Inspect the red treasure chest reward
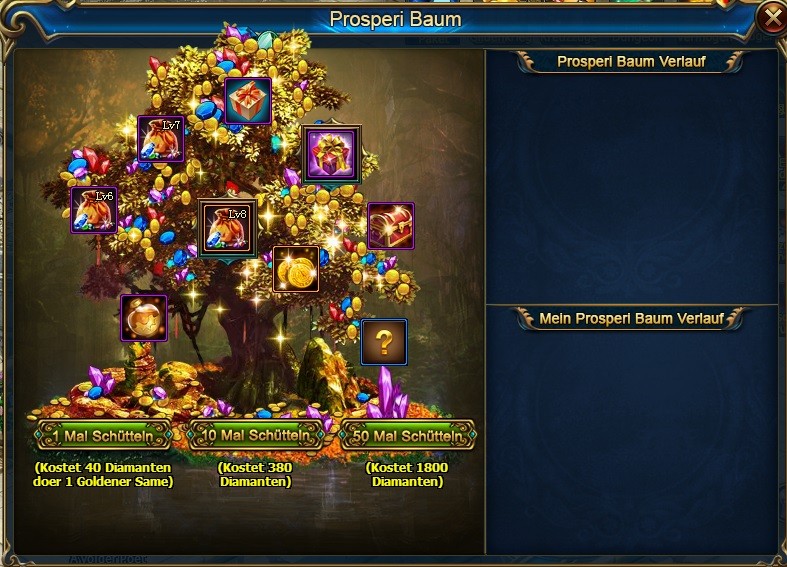 tap(390, 226)
